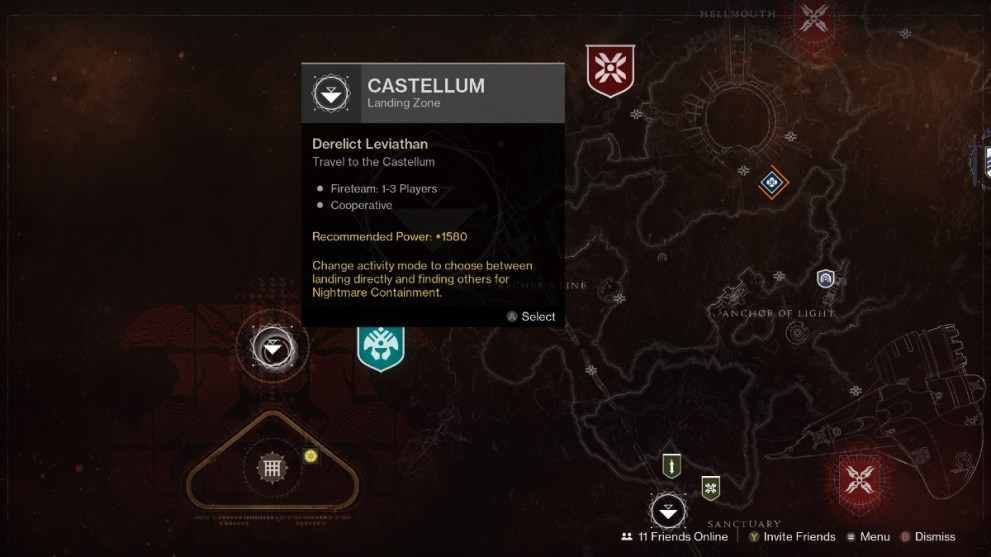
Task: Click Invite Friends label
Action: click(798, 537)
